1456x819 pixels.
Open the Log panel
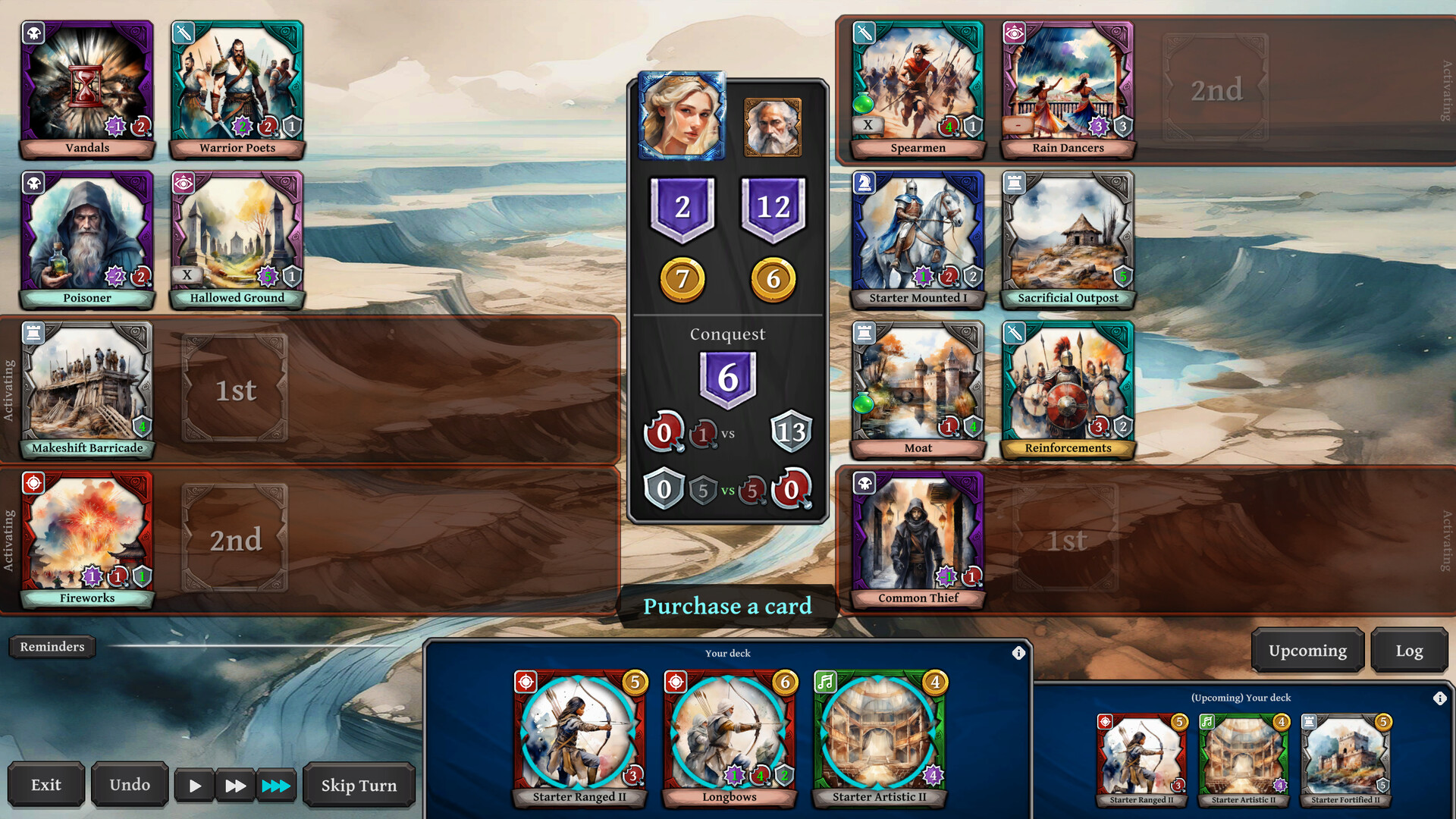pyautogui.click(x=1410, y=650)
